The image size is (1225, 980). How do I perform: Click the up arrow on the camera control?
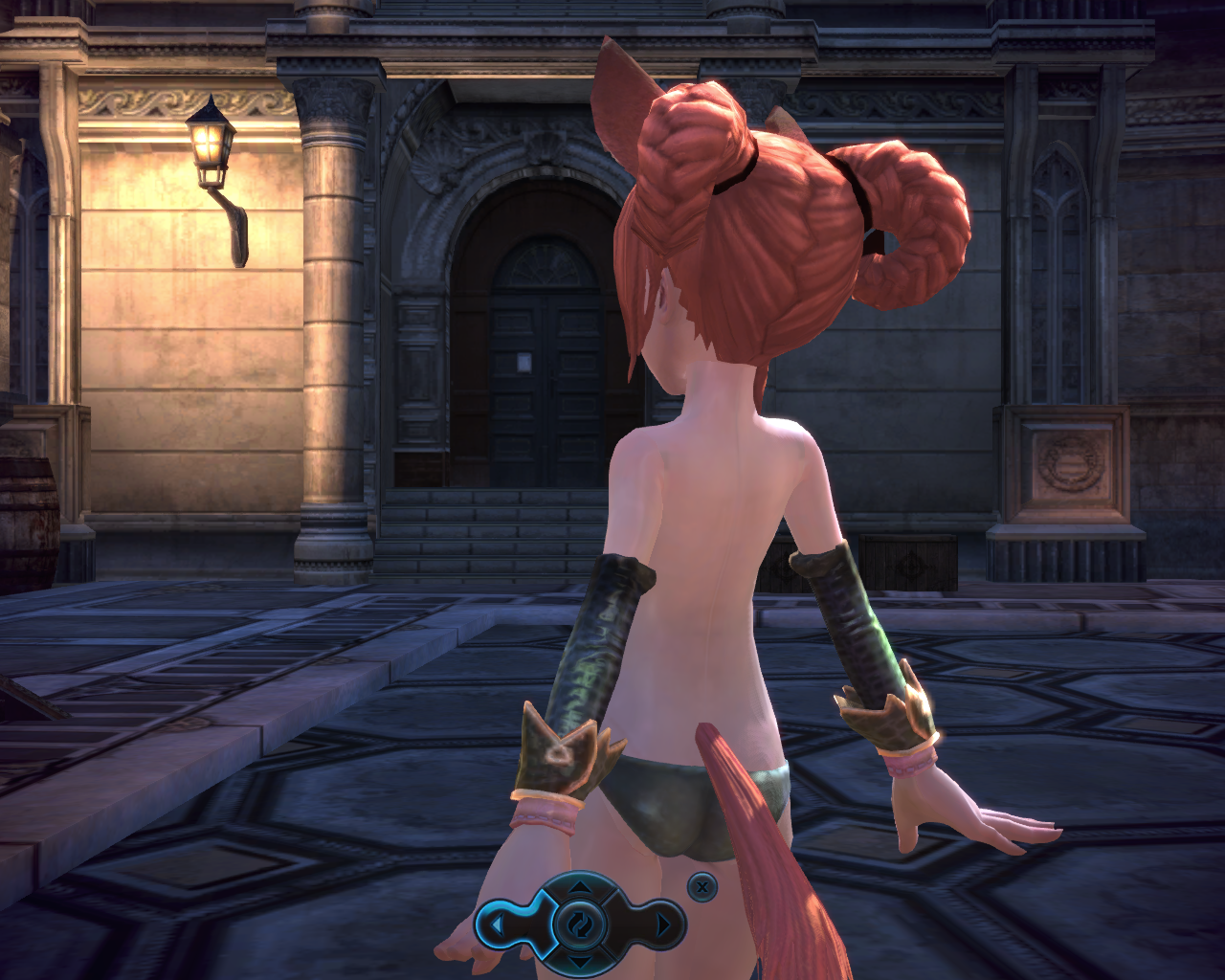580,889
